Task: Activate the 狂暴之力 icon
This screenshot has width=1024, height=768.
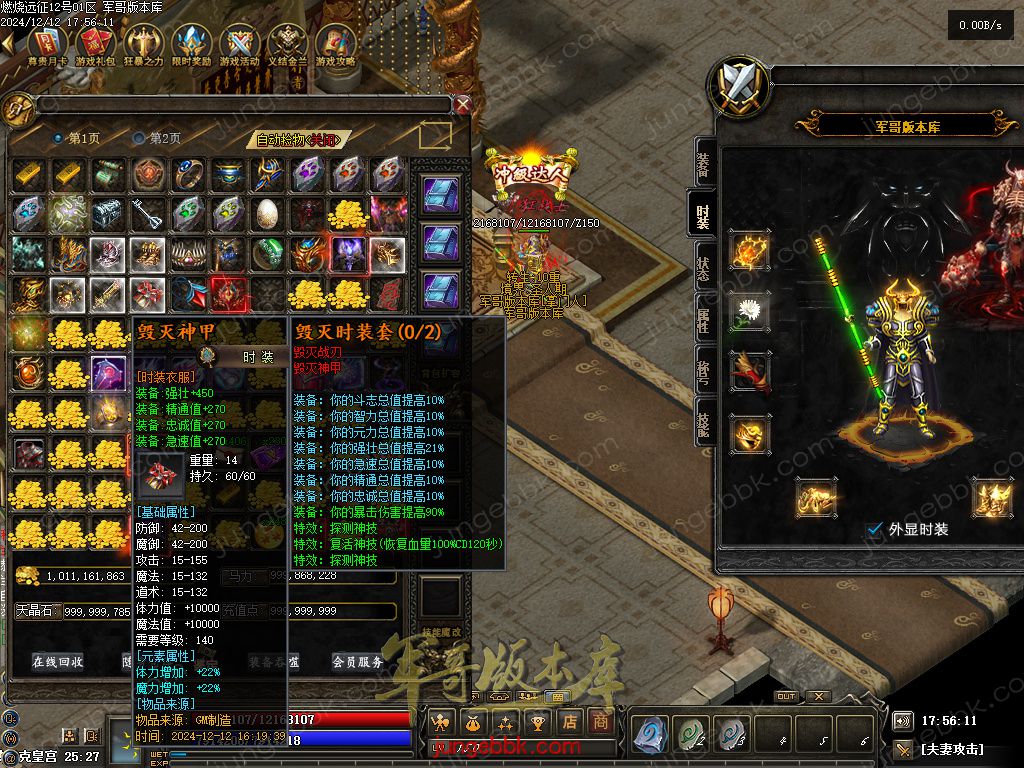Action: [x=143, y=44]
